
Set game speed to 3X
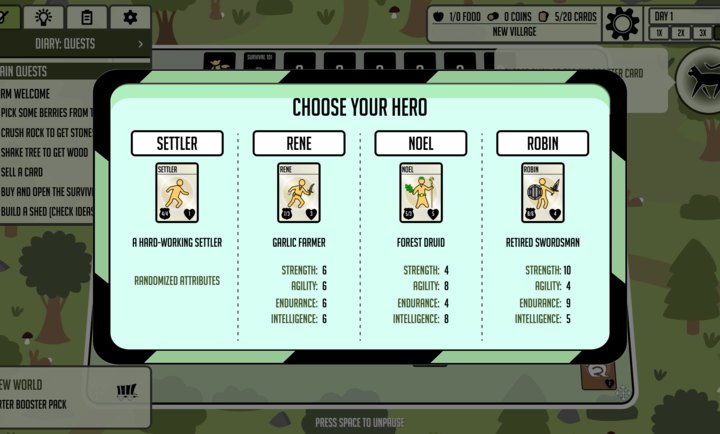pyautogui.click(x=703, y=33)
